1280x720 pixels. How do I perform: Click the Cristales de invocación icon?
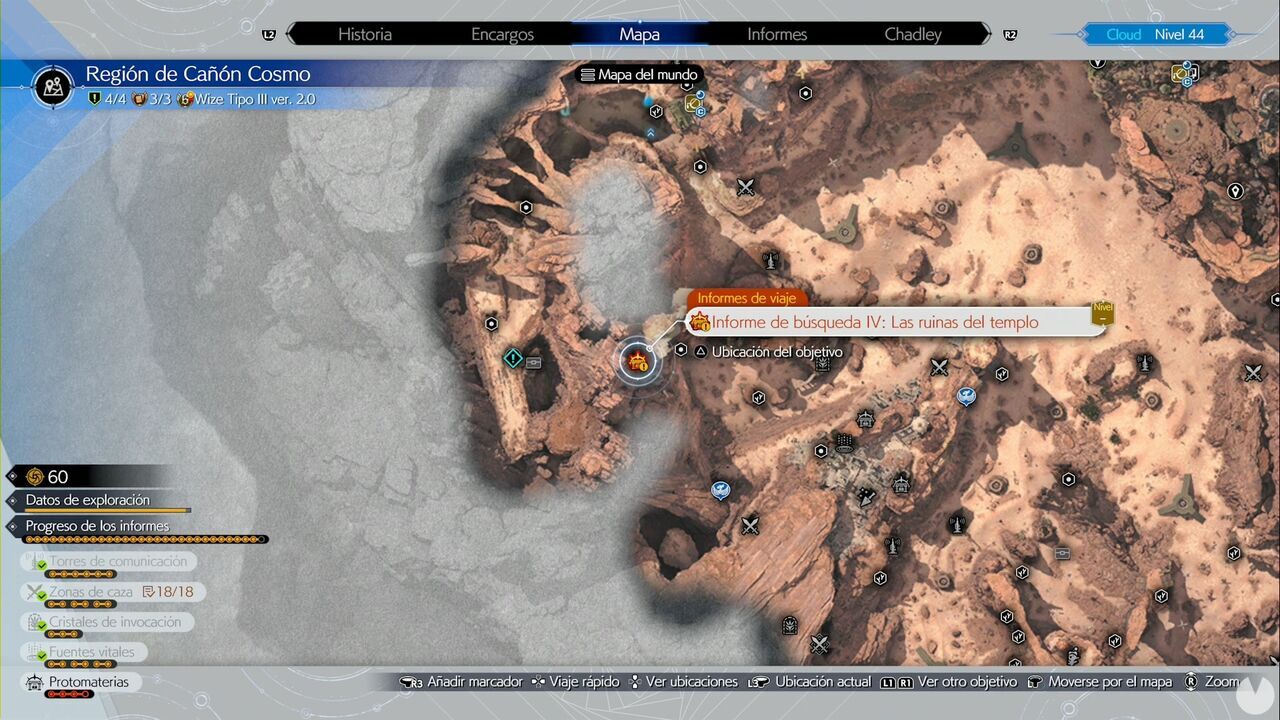pyautogui.click(x=33, y=621)
